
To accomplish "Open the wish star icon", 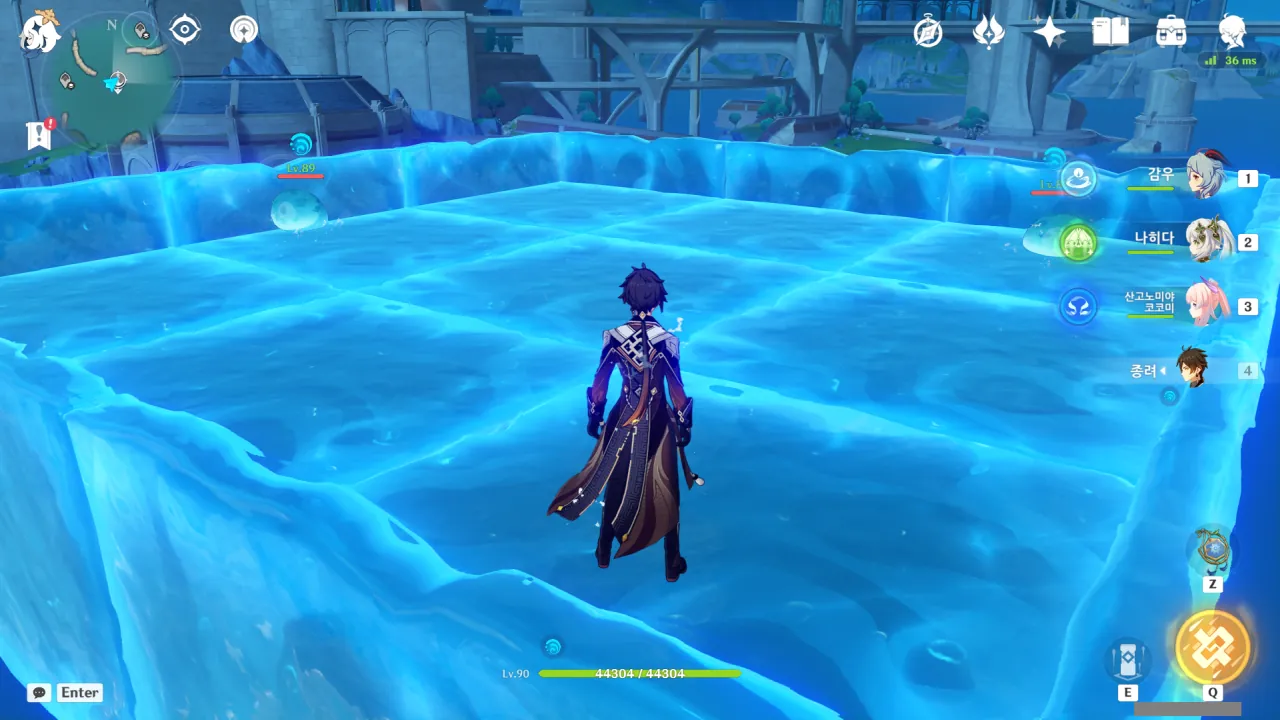I will [1049, 32].
